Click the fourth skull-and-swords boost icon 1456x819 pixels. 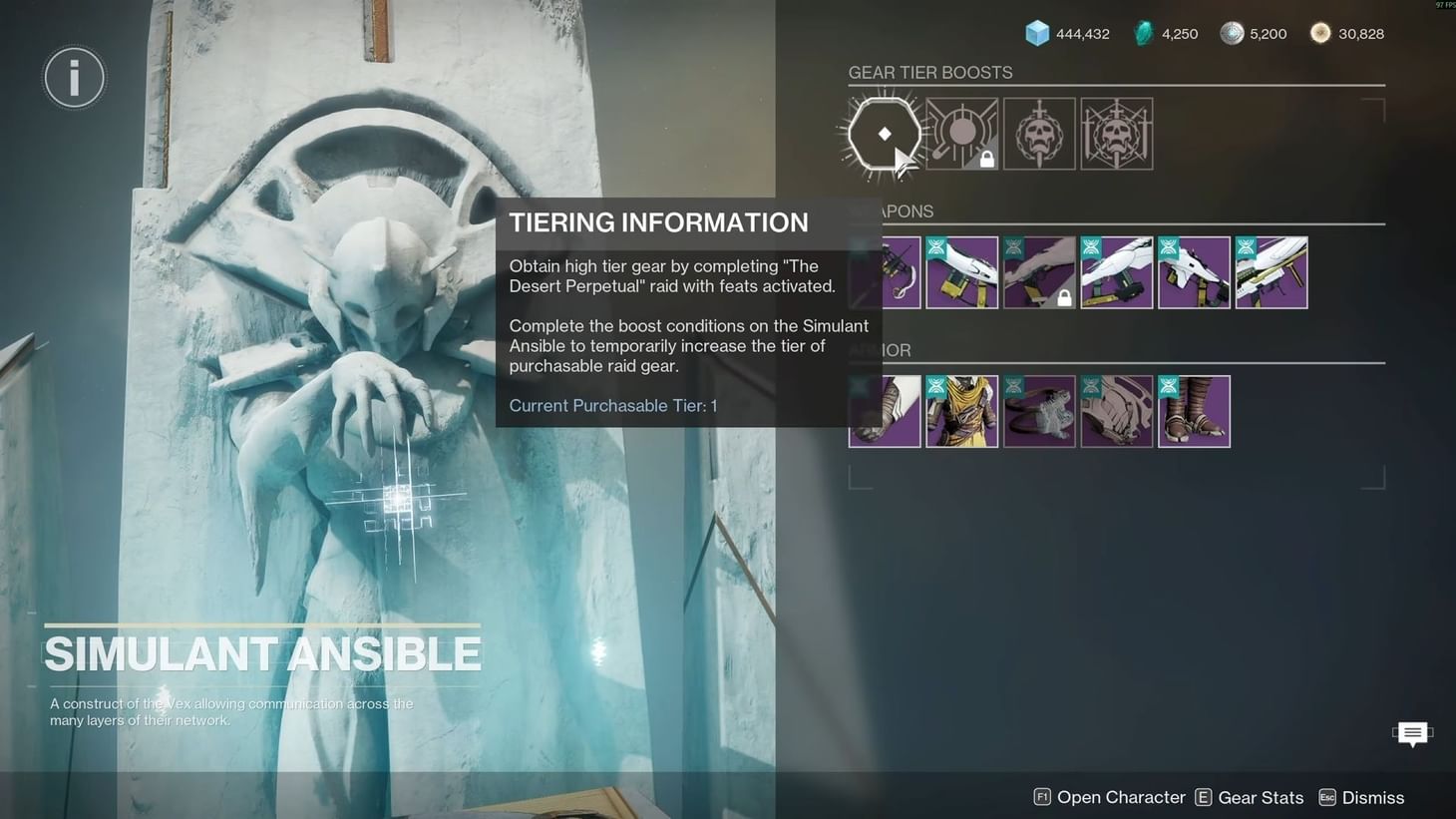pos(1116,133)
